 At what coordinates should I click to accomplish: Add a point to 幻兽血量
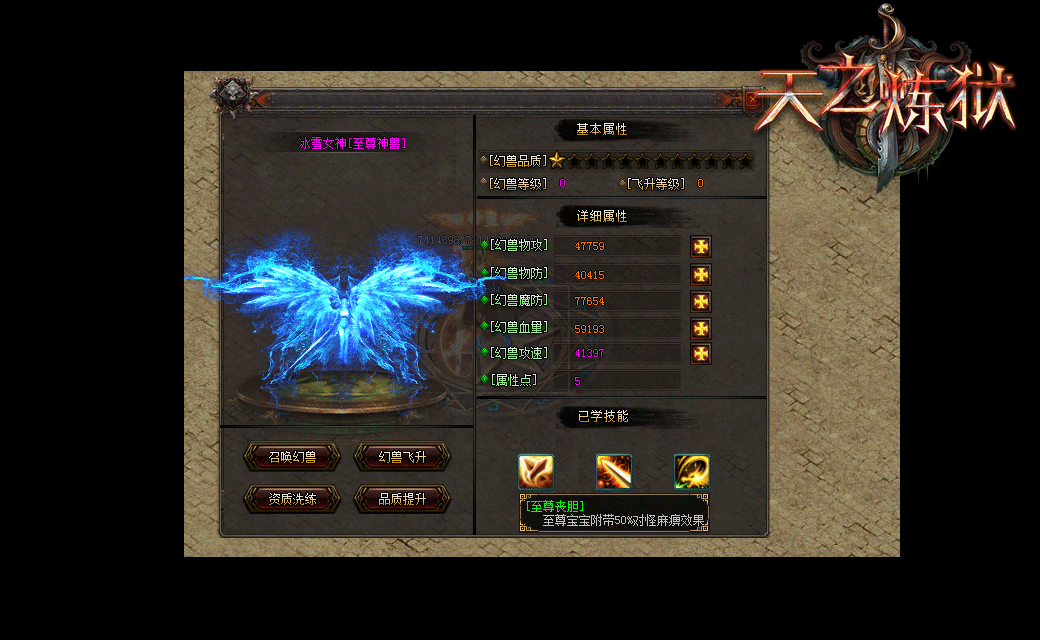click(x=701, y=328)
